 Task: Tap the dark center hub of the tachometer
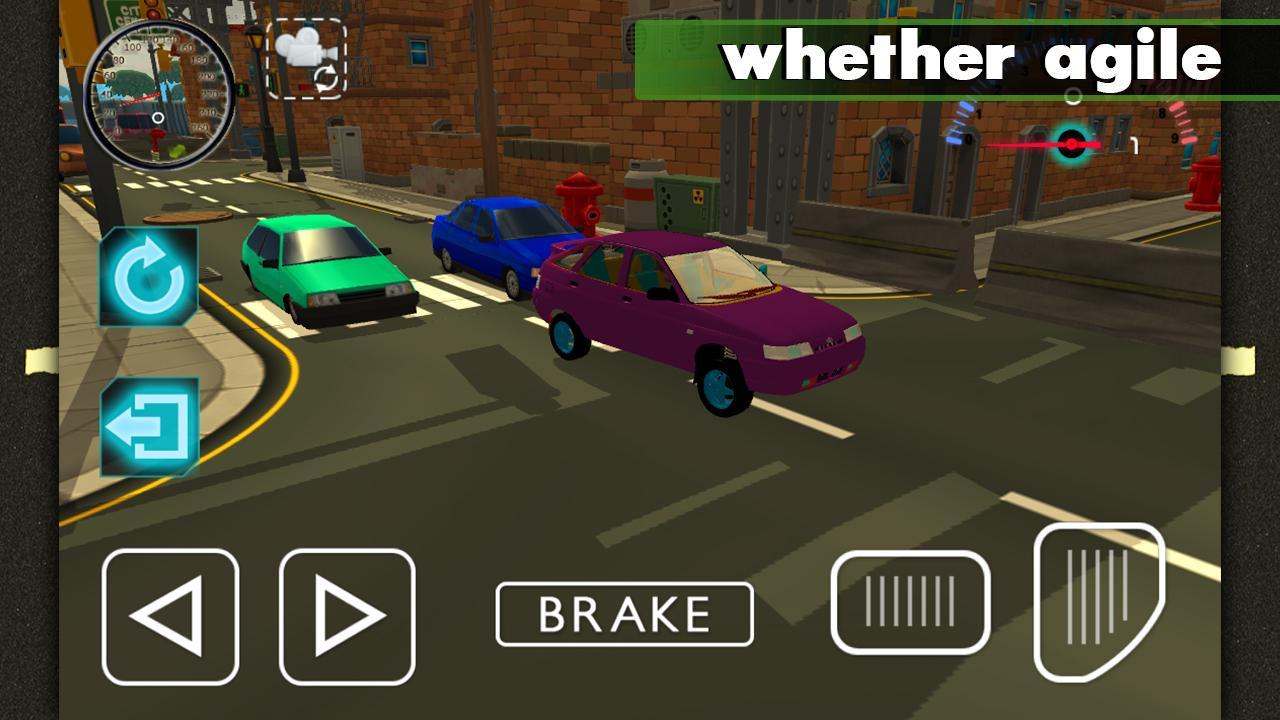1072,142
